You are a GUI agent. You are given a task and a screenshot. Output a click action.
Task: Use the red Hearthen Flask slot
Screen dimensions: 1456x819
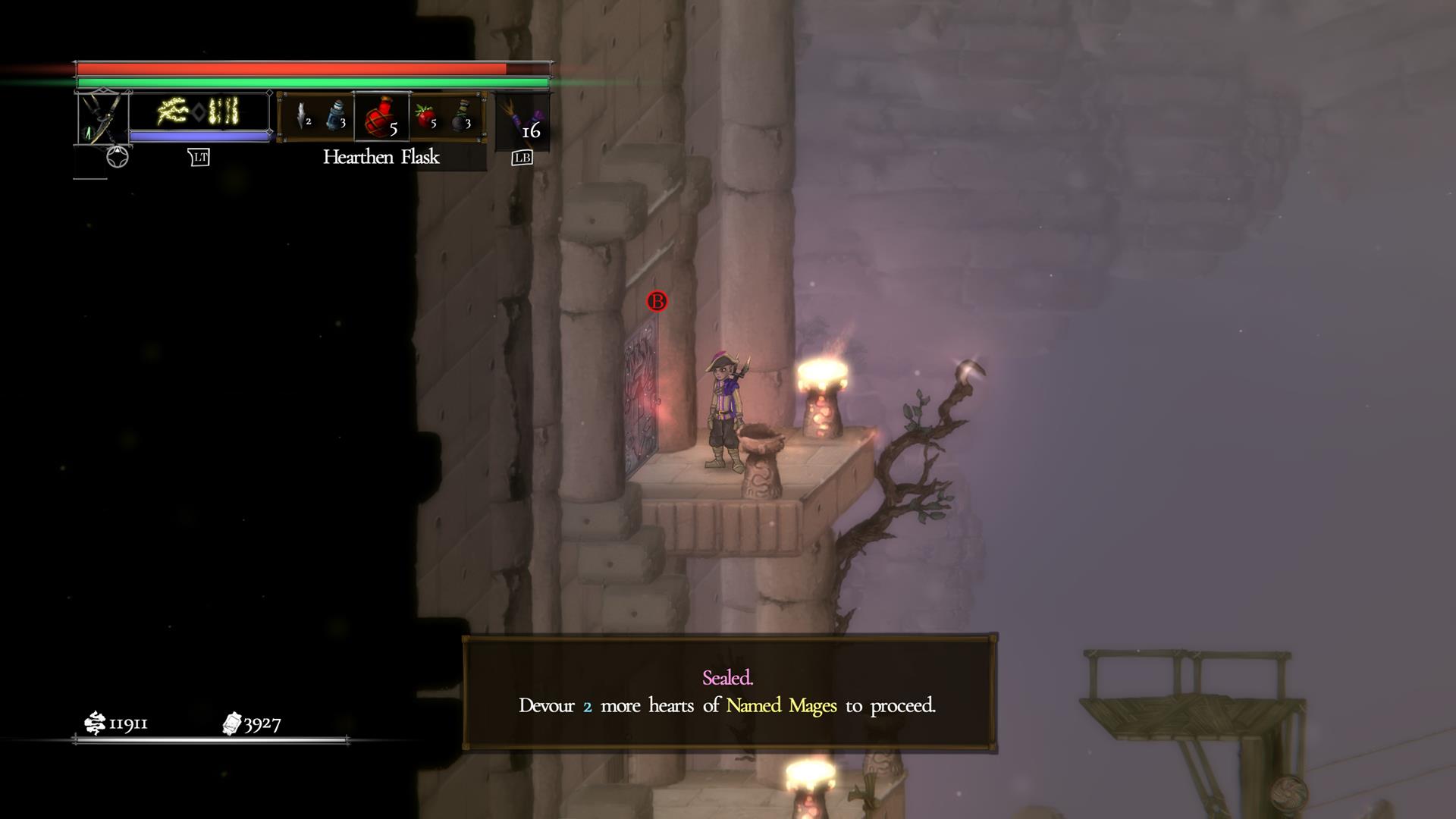pos(381,117)
